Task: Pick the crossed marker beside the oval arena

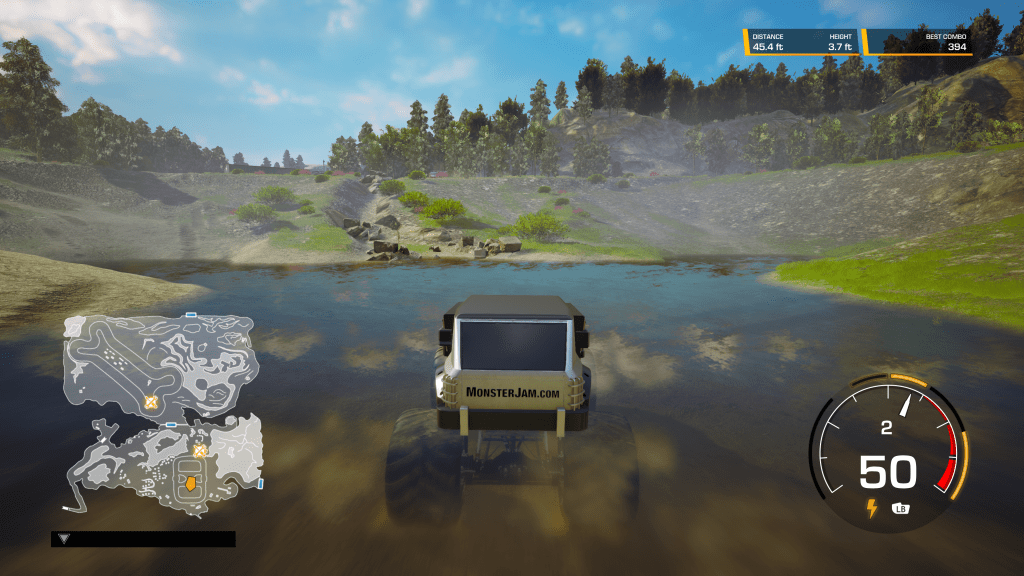Action: pos(199,451)
